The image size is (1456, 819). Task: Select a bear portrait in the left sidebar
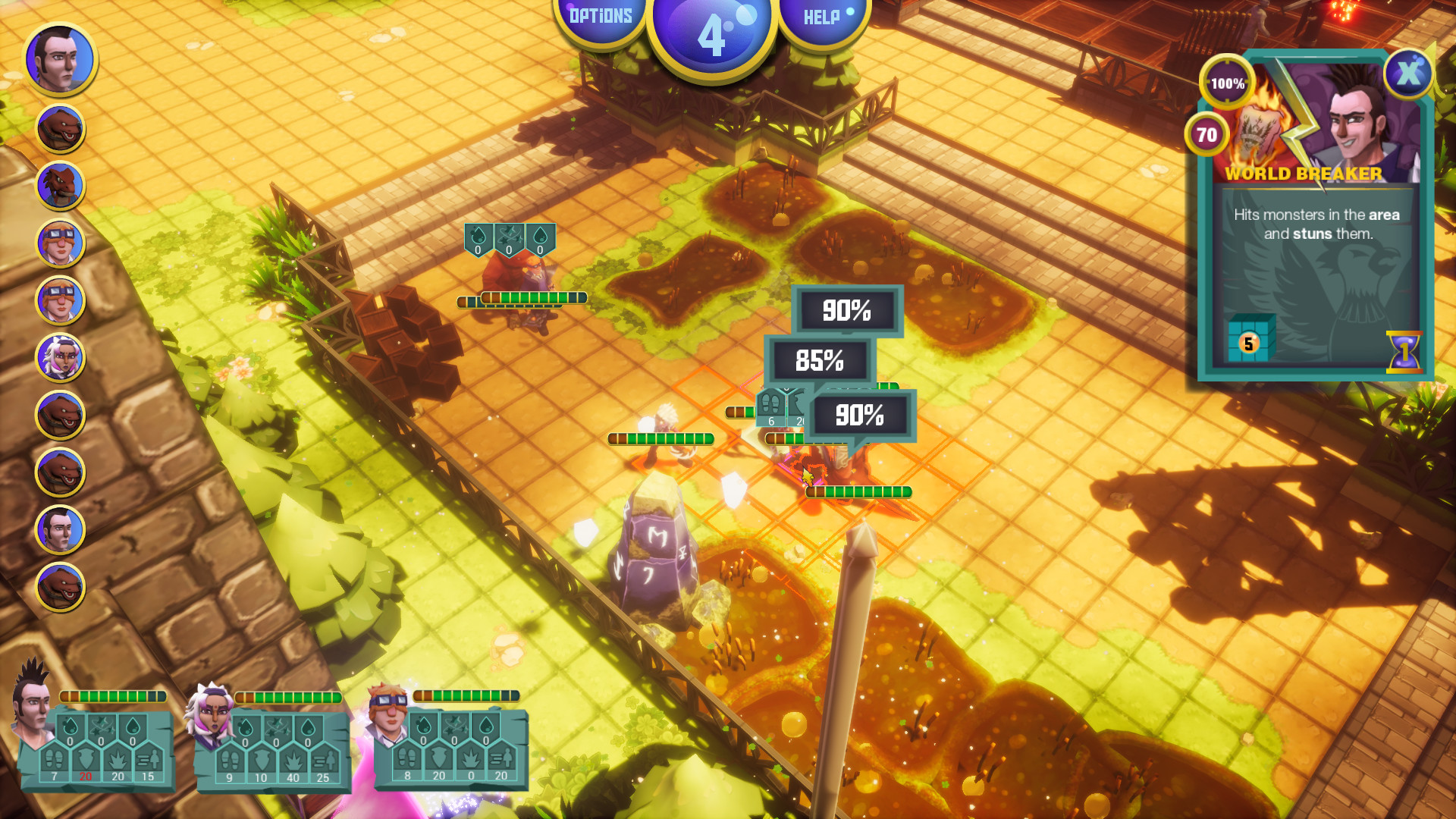(x=59, y=127)
